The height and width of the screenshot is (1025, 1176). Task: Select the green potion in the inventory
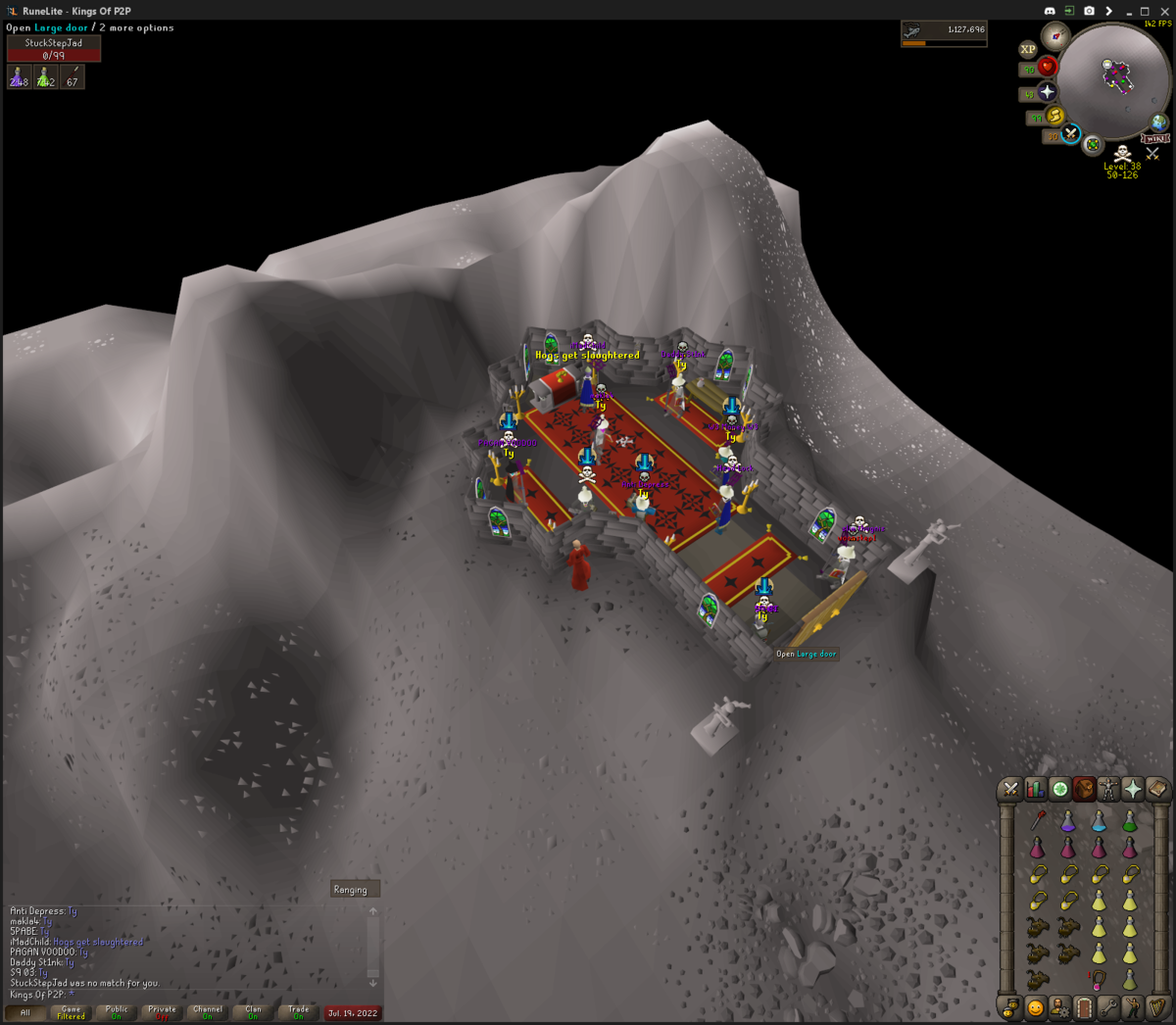coord(1130,821)
